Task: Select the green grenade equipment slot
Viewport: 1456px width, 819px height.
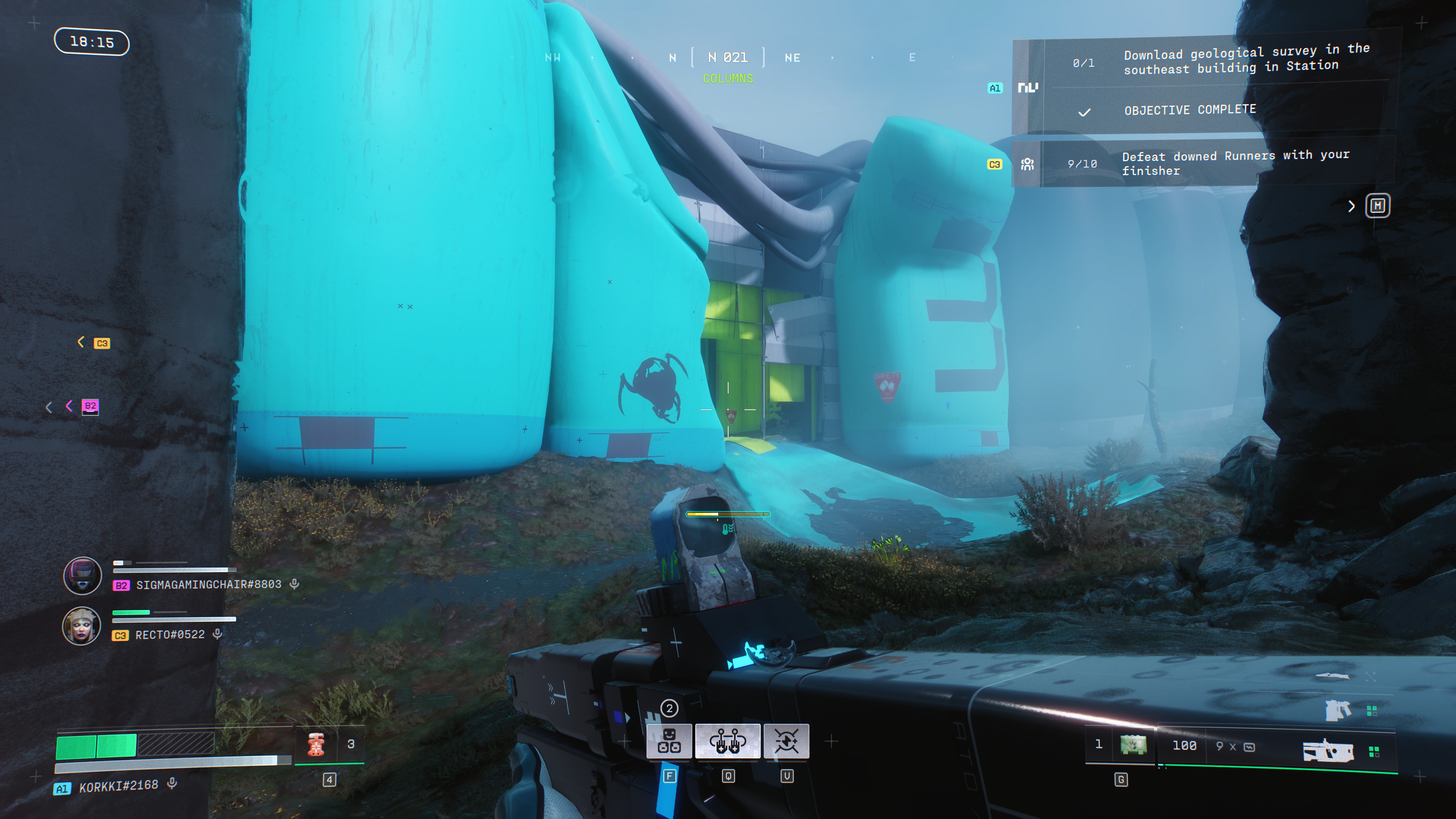Action: click(1133, 745)
